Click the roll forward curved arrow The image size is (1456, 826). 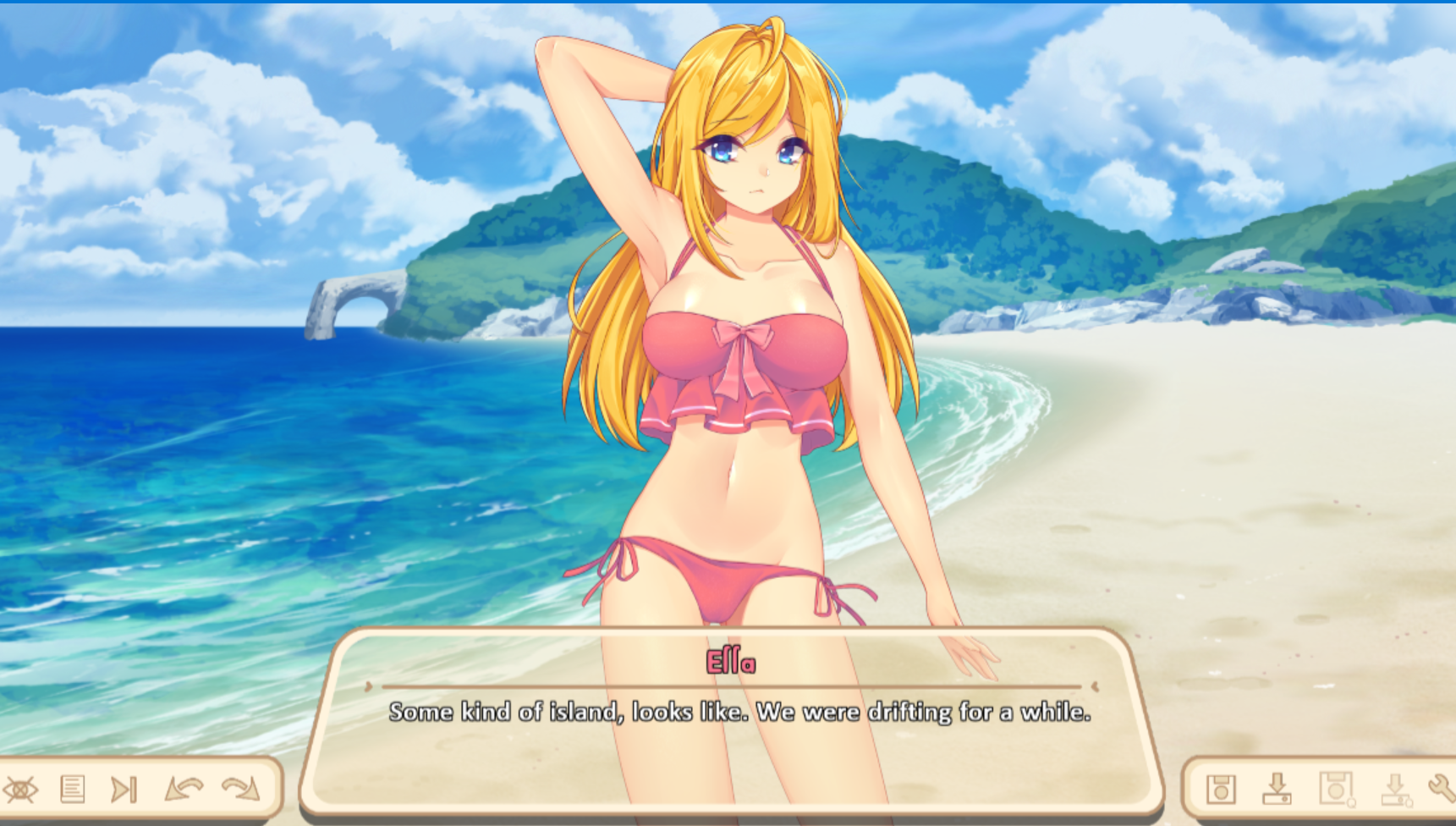pyautogui.click(x=241, y=790)
